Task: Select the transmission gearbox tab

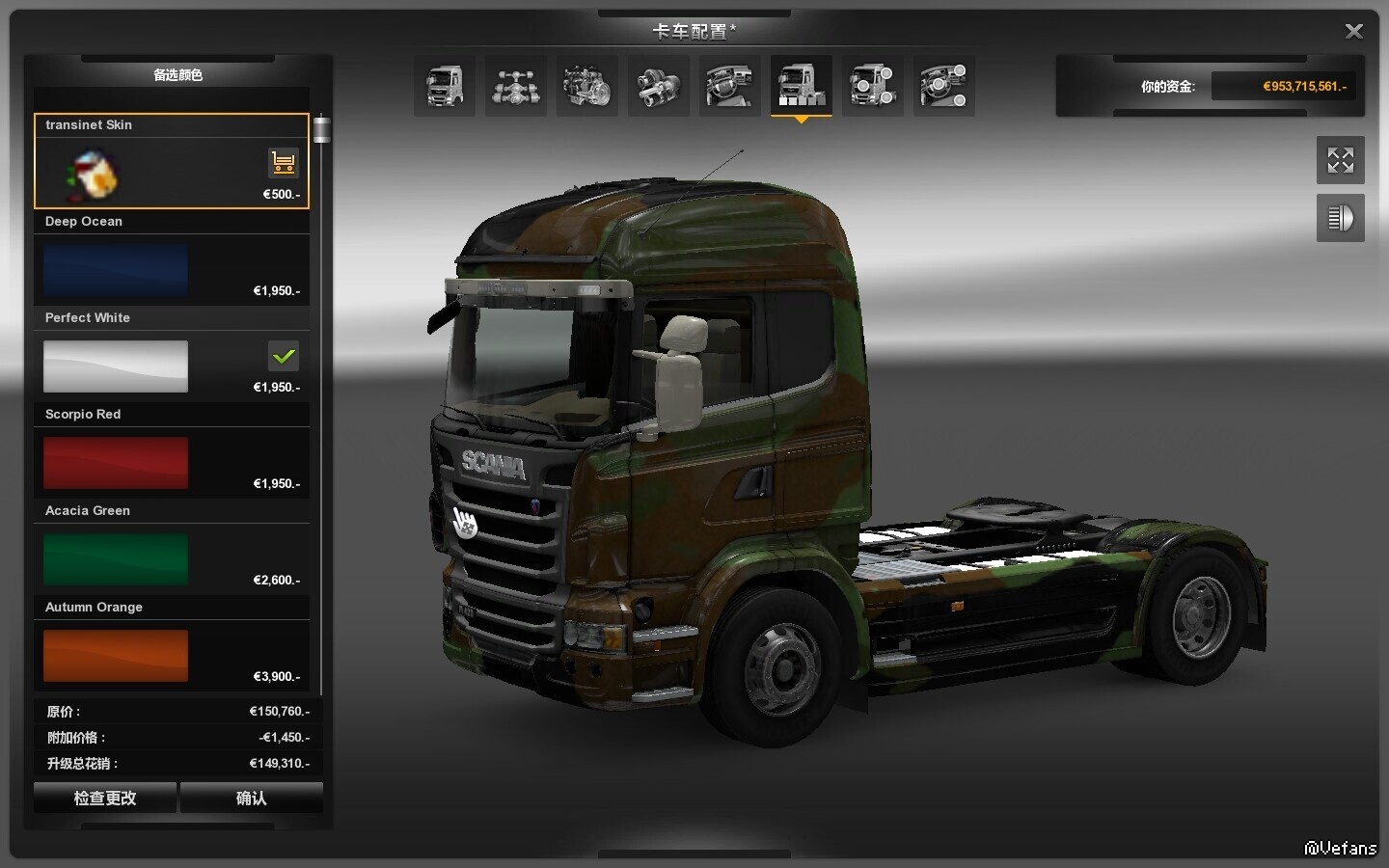Action: (x=659, y=86)
